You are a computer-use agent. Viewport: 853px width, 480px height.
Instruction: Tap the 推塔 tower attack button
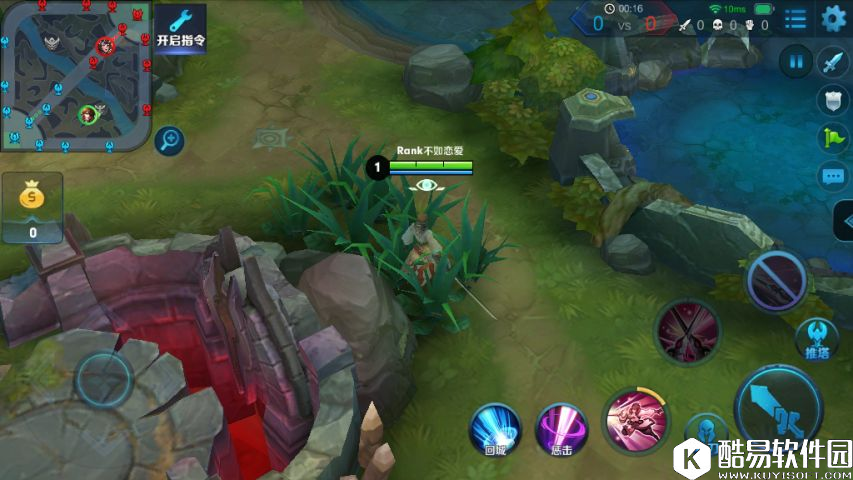point(816,339)
